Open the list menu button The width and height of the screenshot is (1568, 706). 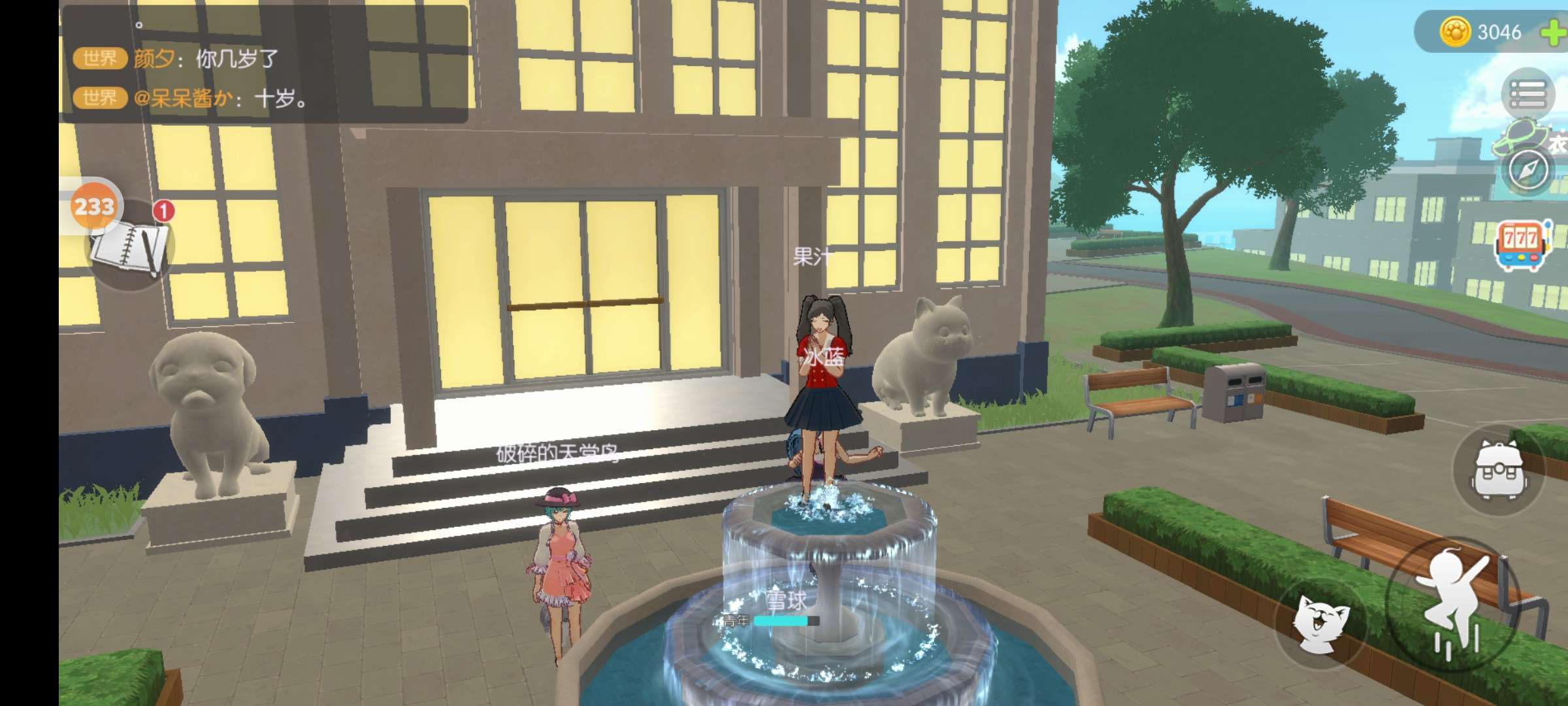(1527, 95)
